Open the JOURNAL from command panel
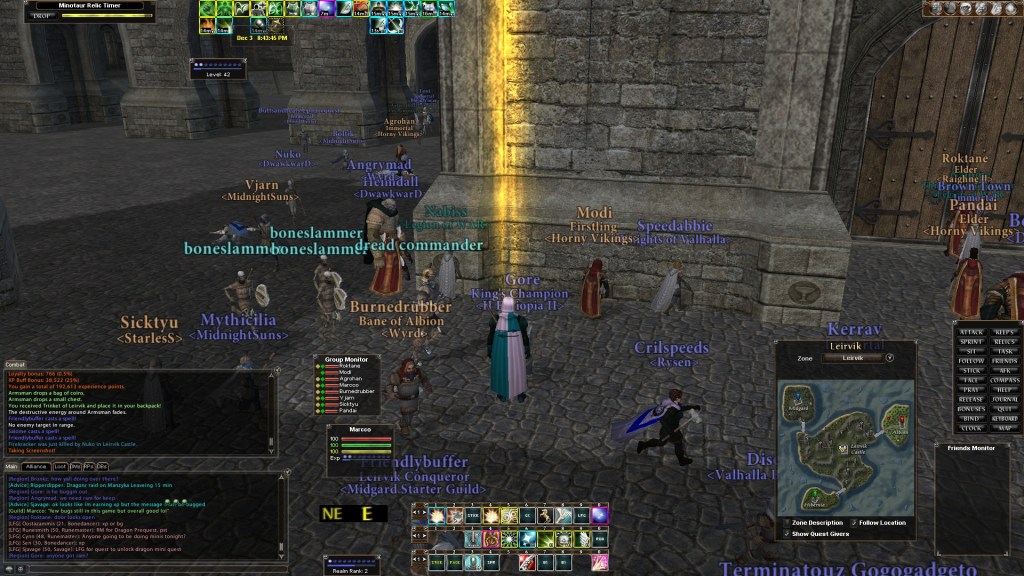 tap(1006, 398)
